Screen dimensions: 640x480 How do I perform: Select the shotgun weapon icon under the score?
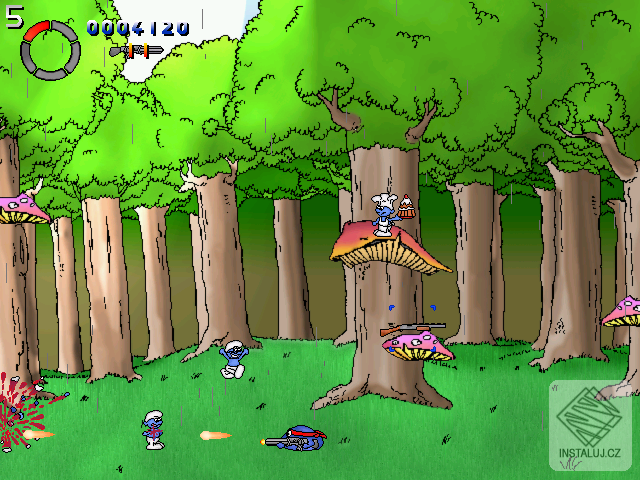click(x=136, y=50)
